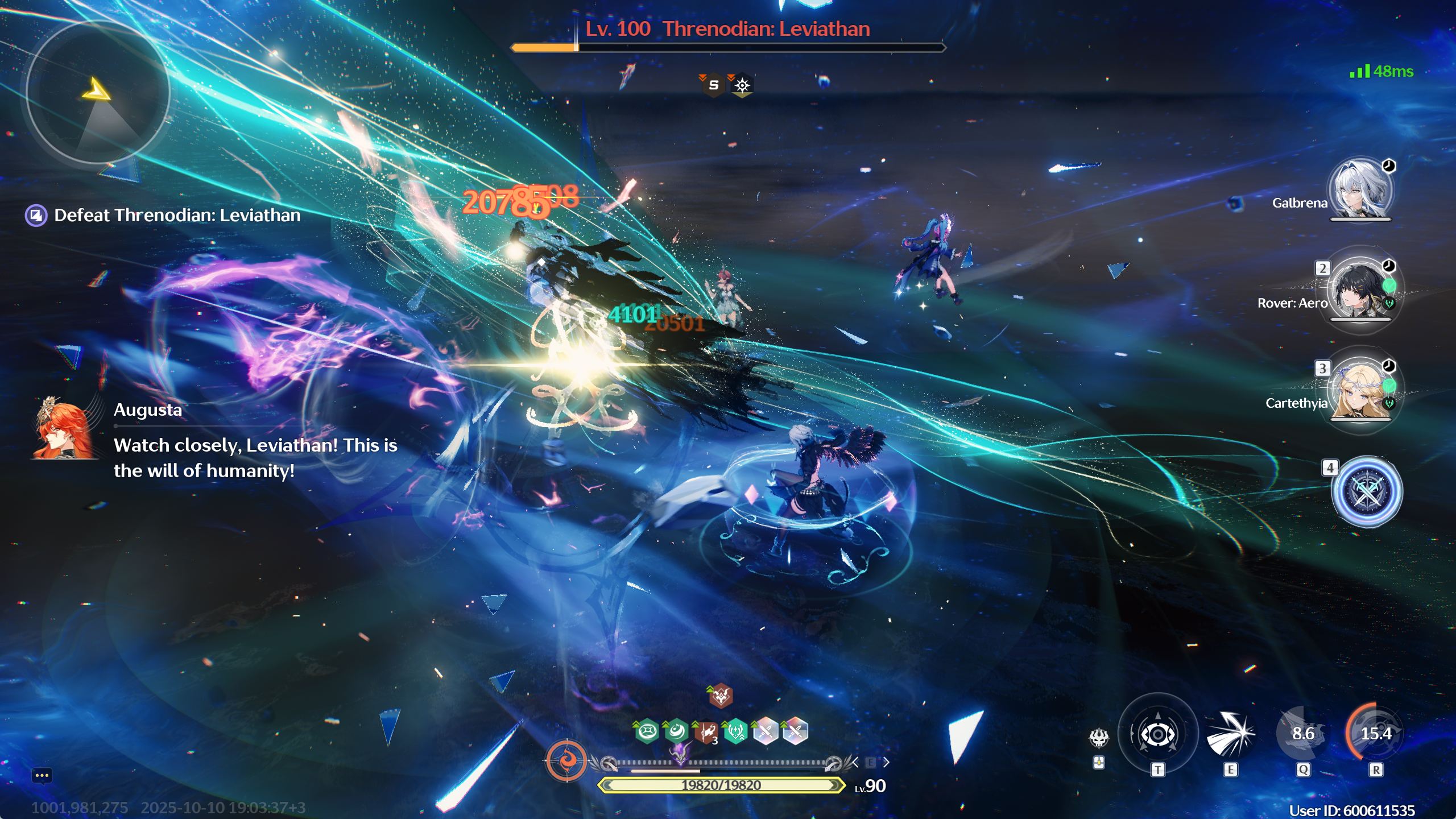Click Augusta's portrait in the dialogue popup
Image resolution: width=1456 pixels, height=819 pixels.
64,429
